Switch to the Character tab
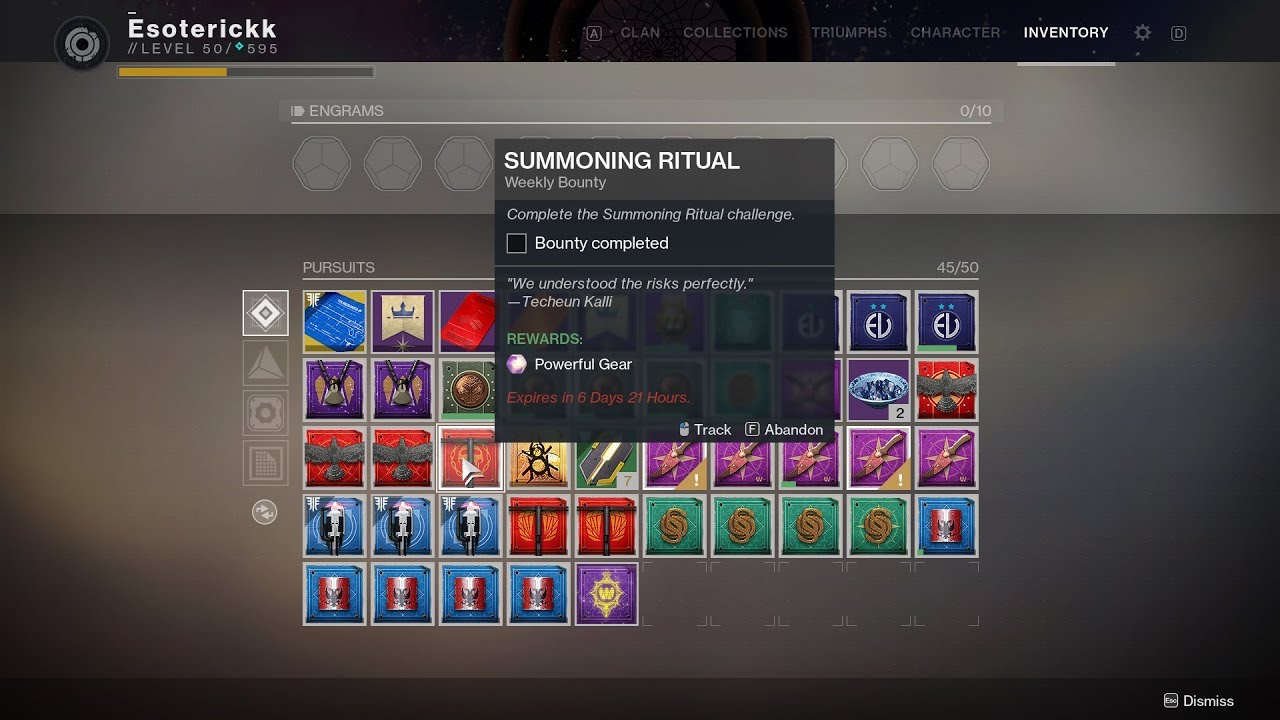 pyautogui.click(x=955, y=32)
